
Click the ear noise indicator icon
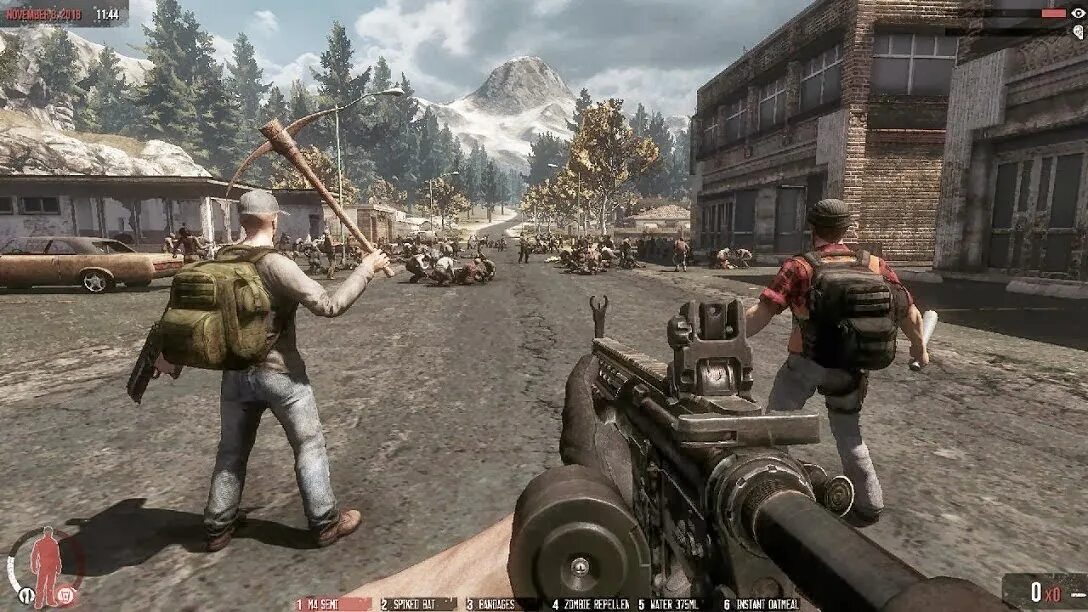1077,32
